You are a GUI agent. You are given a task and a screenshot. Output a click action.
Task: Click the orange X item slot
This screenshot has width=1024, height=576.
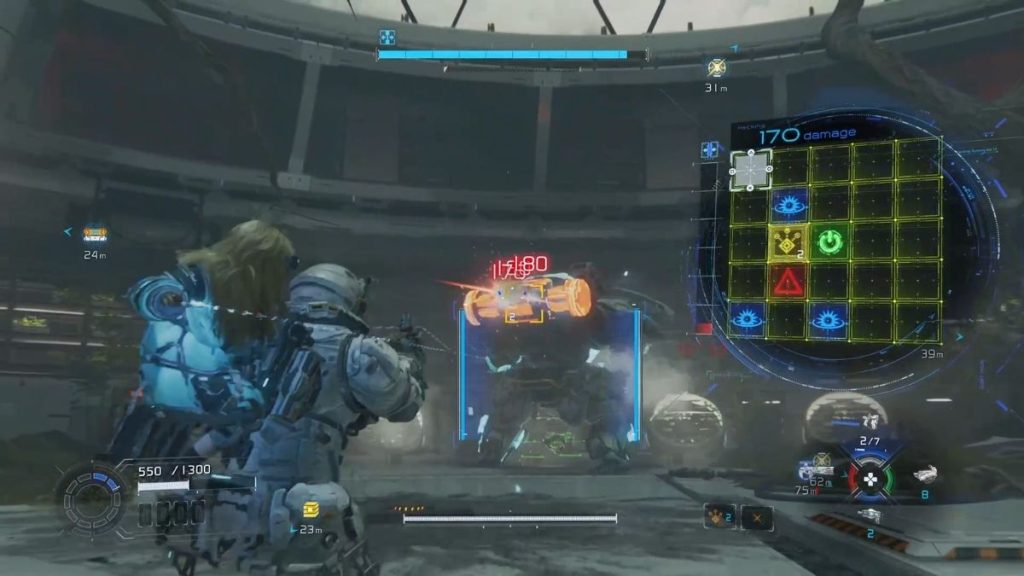[x=758, y=516]
